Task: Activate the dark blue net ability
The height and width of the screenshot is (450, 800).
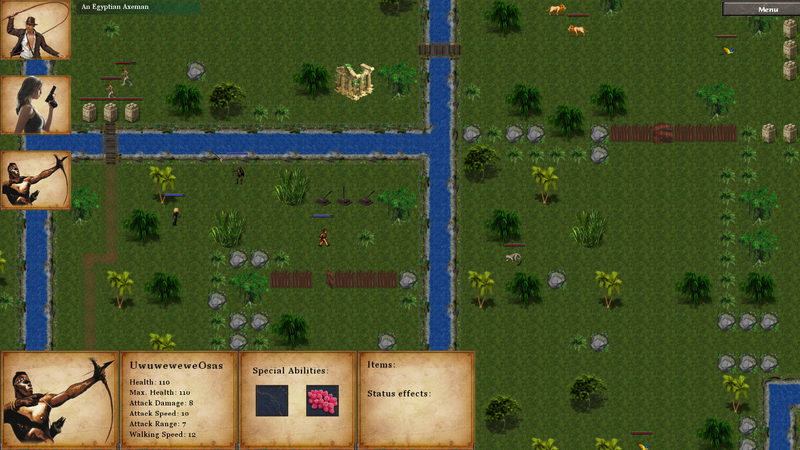Action: point(271,400)
